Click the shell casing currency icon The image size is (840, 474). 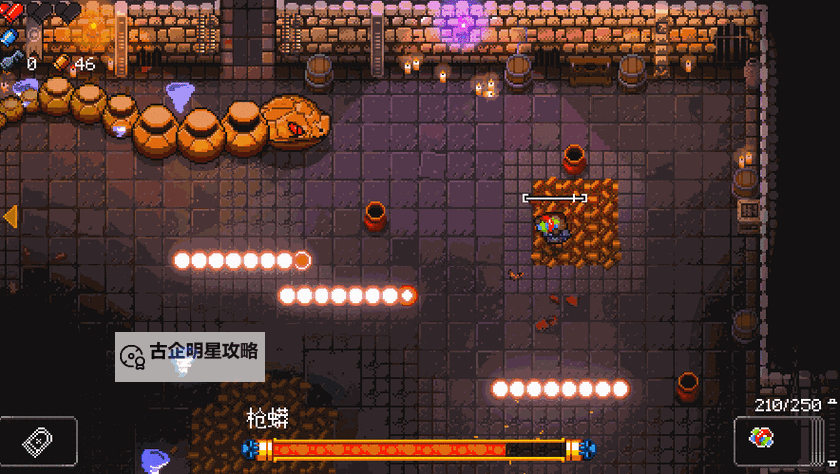click(61, 63)
